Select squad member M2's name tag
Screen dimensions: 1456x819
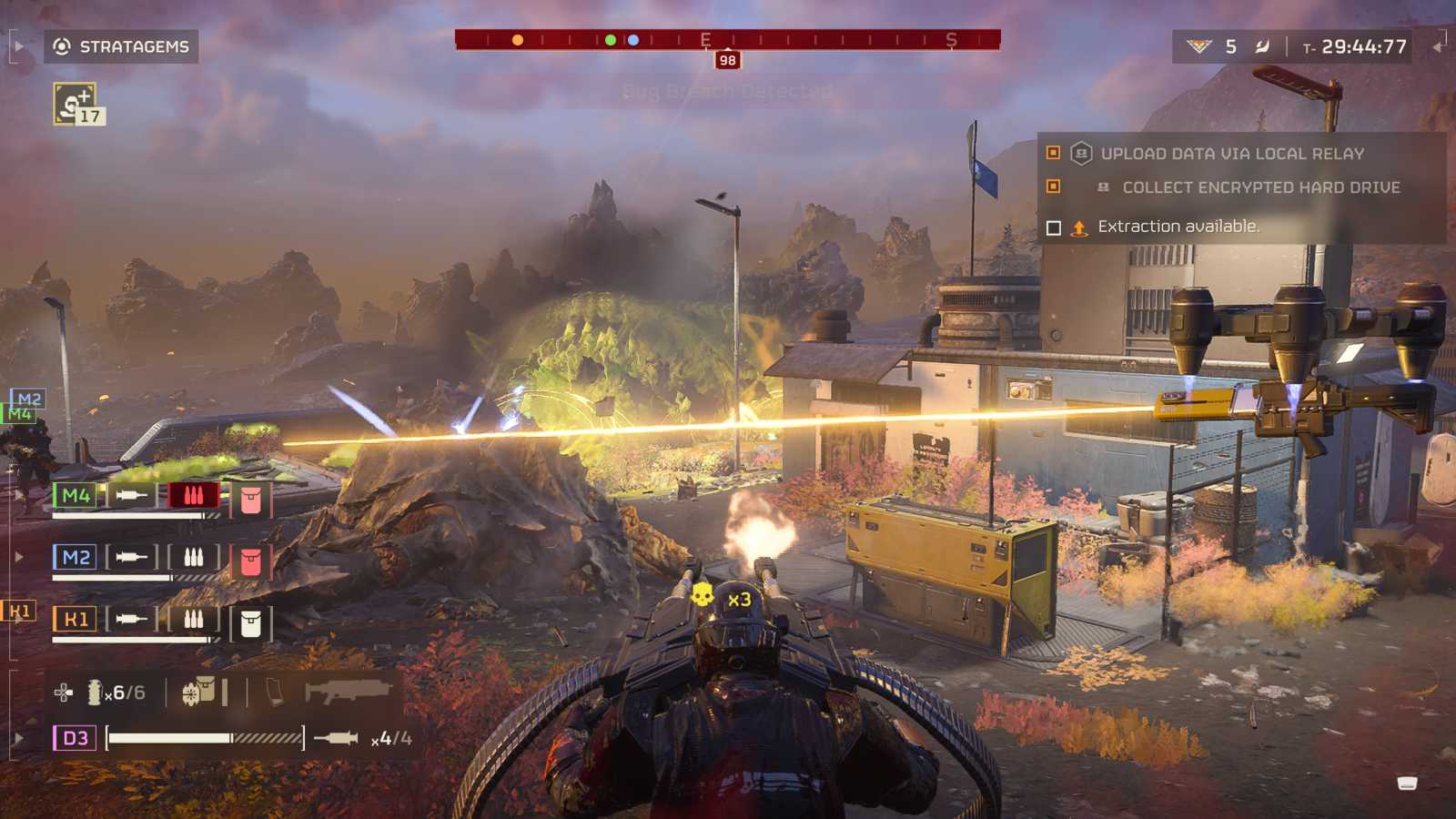76,557
